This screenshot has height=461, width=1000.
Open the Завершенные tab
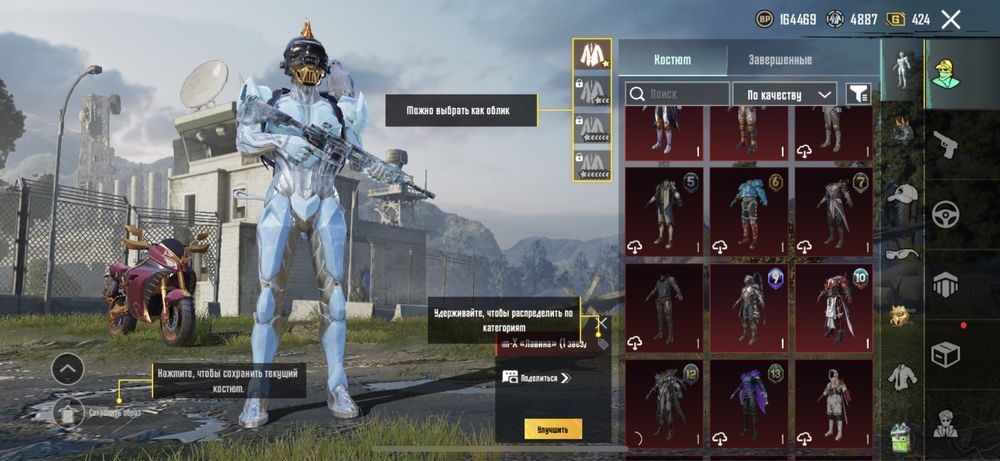point(780,60)
